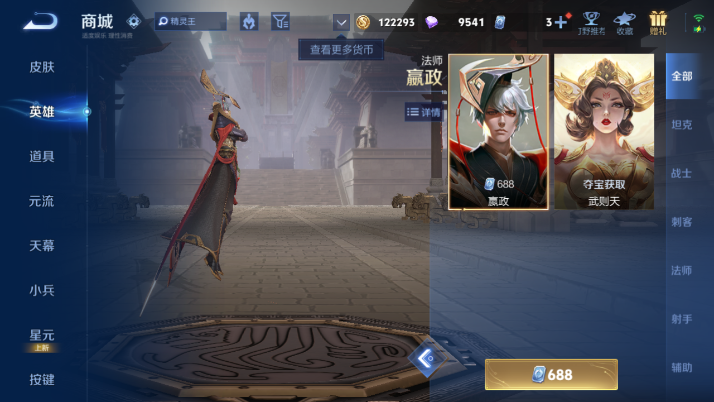Image resolution: width=714 pixels, height=402 pixels.
Task: Open the 赠礼 gift icon
Action: (658, 21)
